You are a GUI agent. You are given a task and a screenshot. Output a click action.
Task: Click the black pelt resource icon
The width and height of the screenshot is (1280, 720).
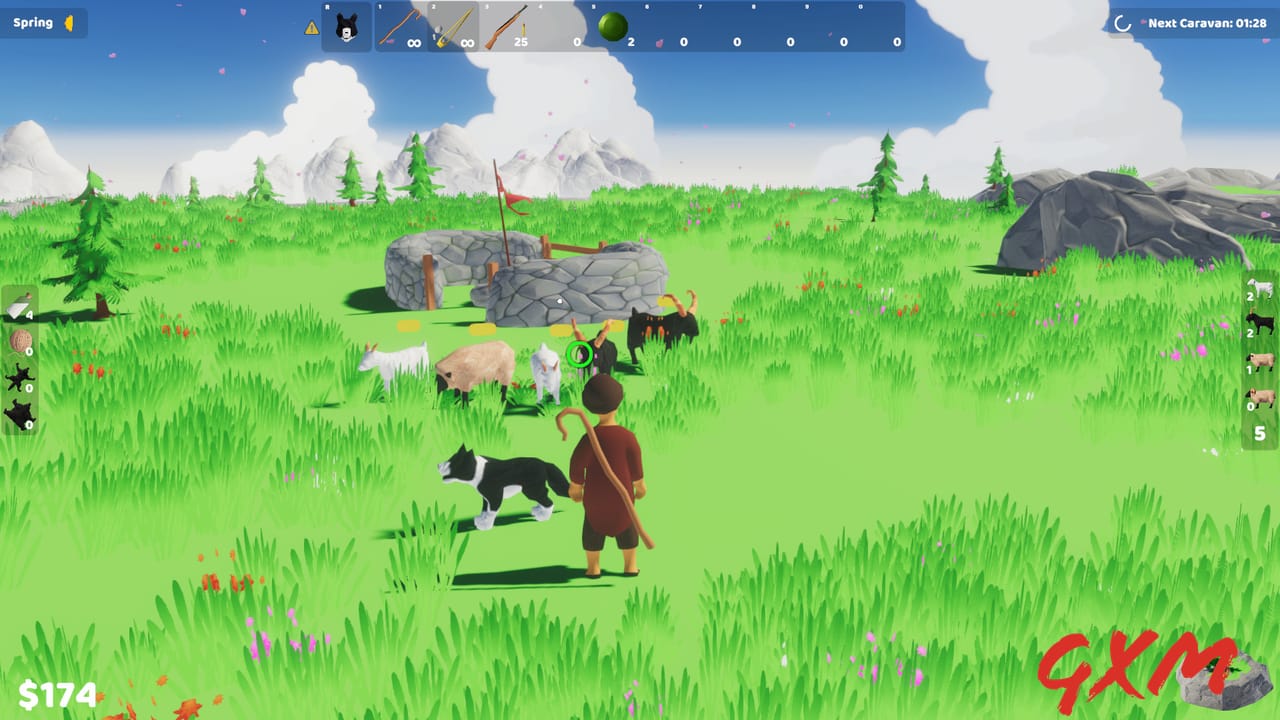click(x=18, y=378)
